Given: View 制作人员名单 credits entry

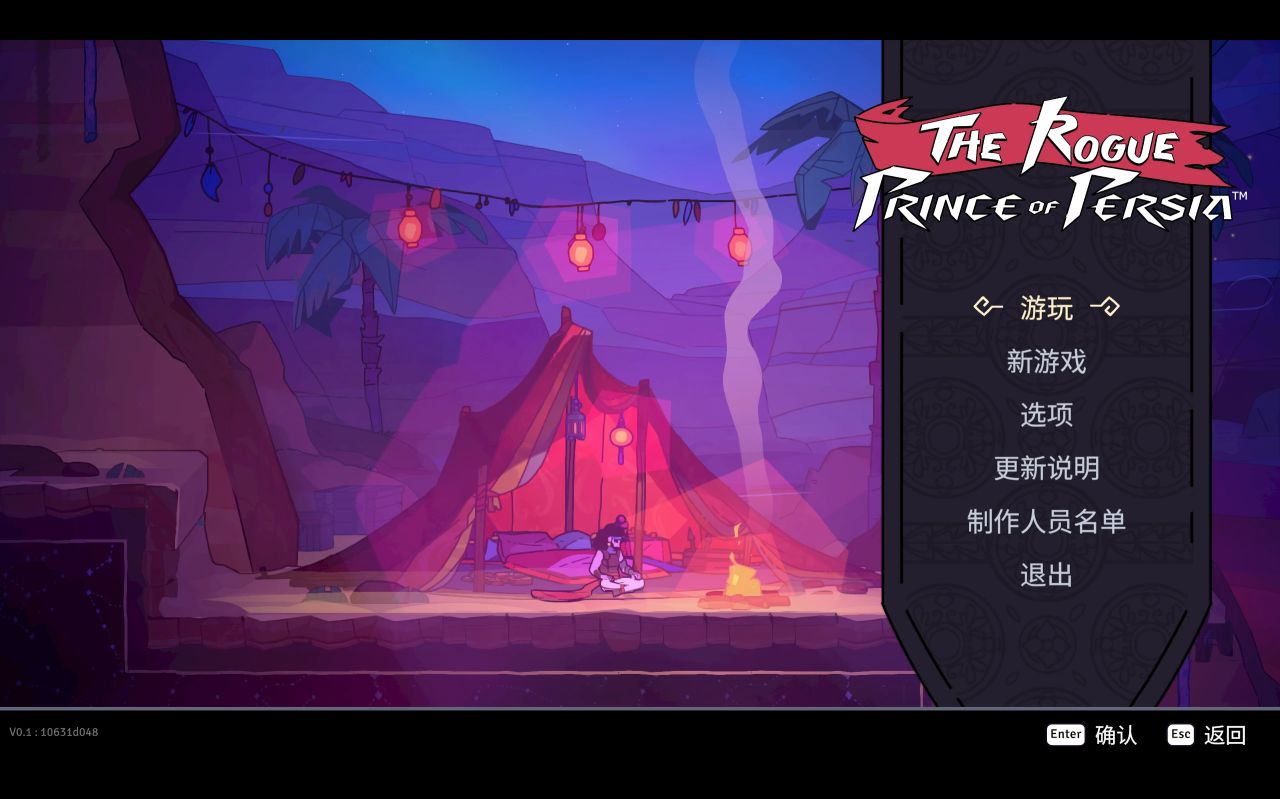Looking at the screenshot, I should [x=1046, y=521].
